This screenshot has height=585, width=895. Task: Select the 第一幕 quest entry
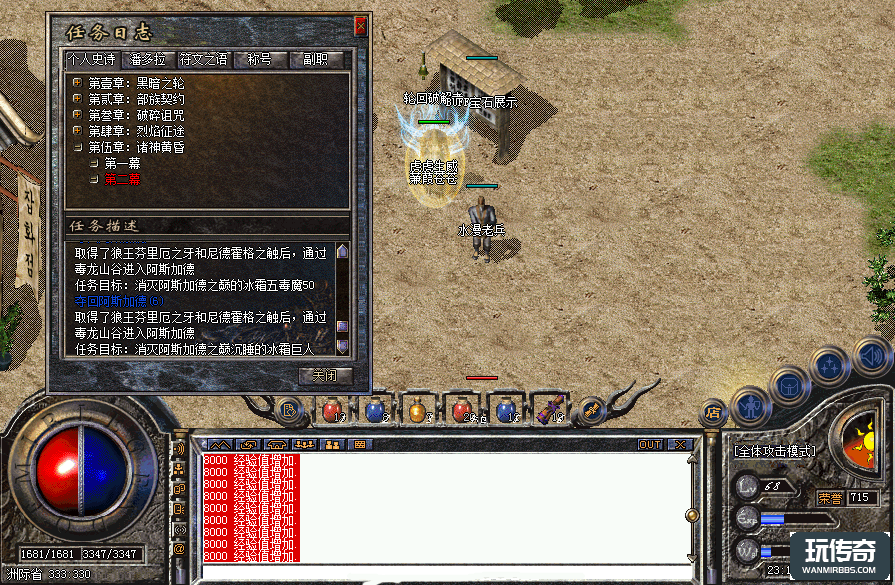coord(122,163)
